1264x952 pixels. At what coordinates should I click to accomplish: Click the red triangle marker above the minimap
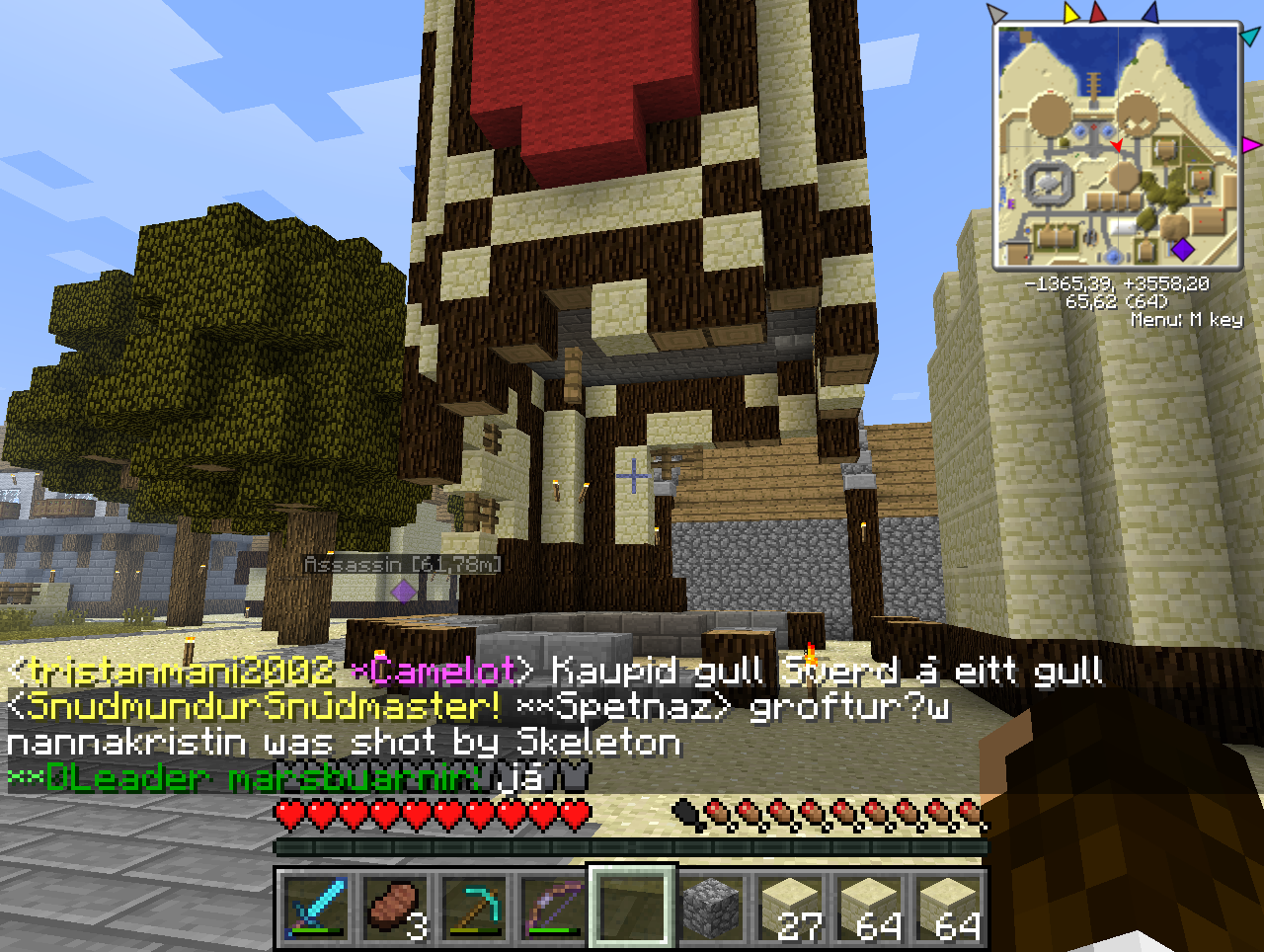coord(1098,13)
